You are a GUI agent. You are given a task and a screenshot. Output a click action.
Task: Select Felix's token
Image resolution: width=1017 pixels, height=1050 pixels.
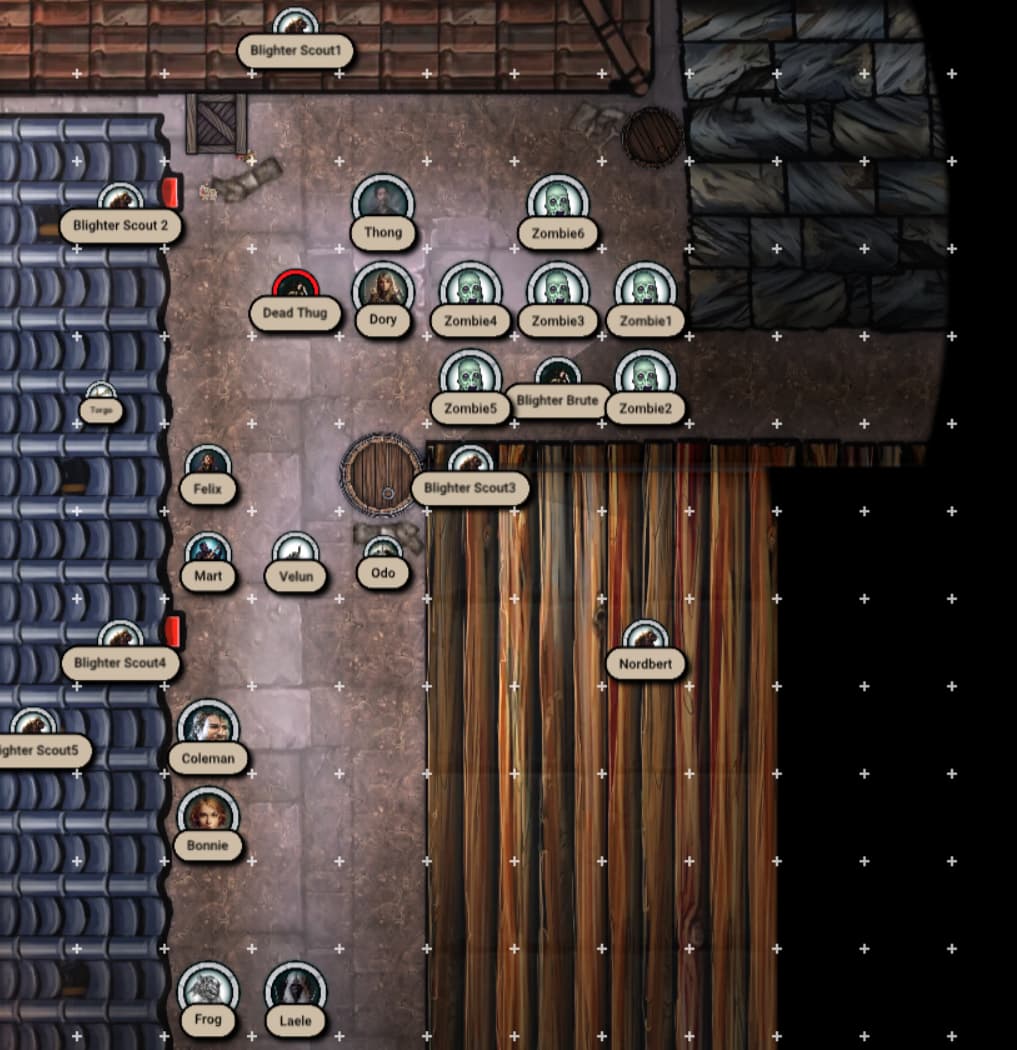pyautogui.click(x=208, y=465)
